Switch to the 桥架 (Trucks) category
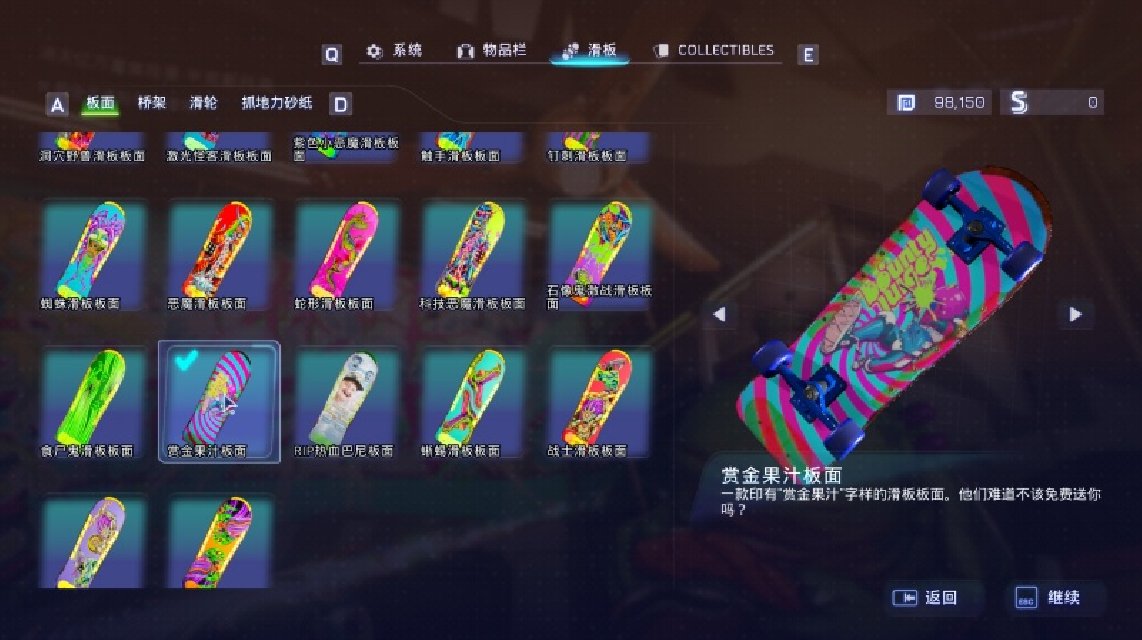Screen dimensions: 1142x640 [152, 103]
